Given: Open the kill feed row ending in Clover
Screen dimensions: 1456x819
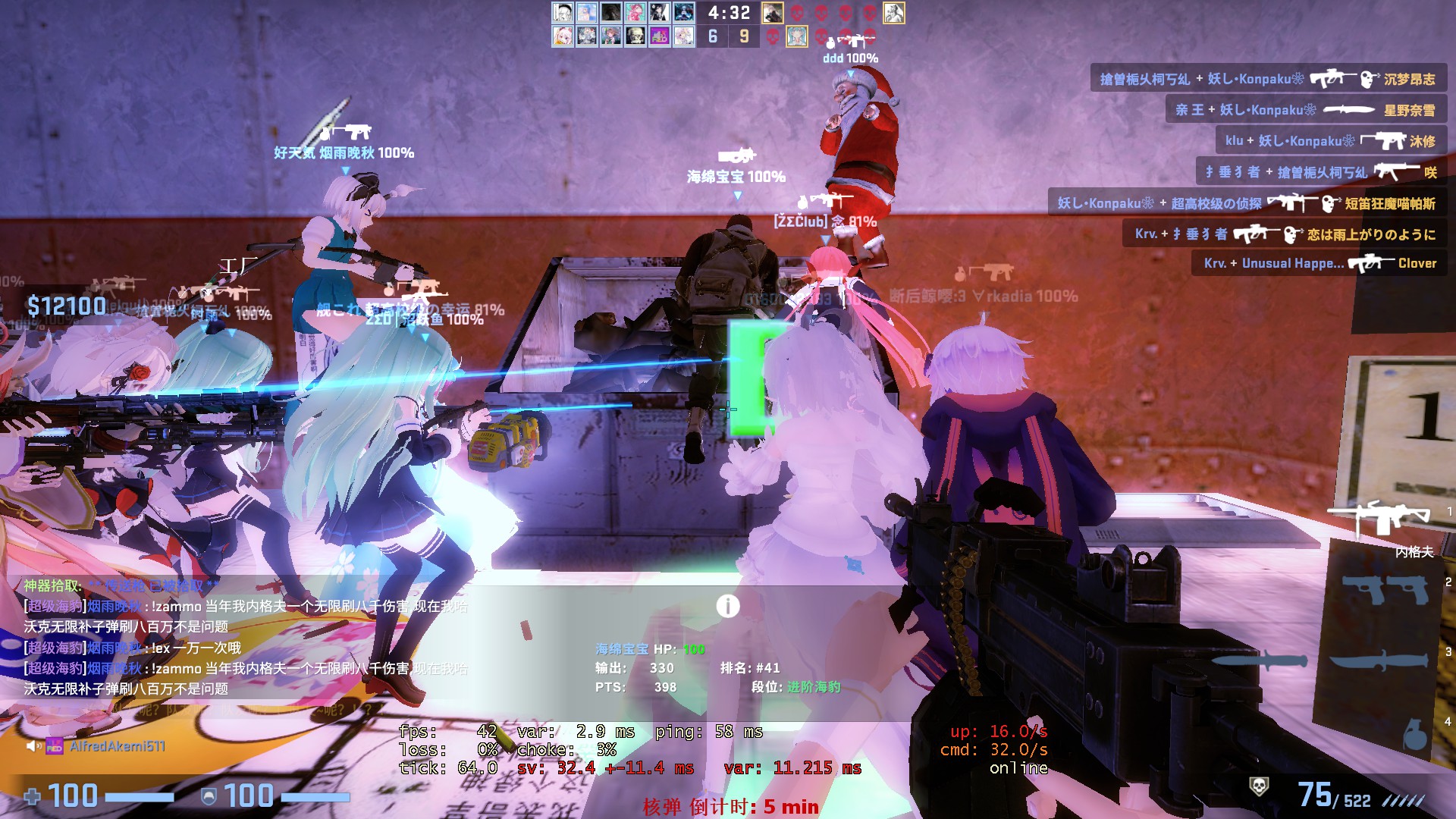Looking at the screenshot, I should pyautogui.click(x=1319, y=263).
